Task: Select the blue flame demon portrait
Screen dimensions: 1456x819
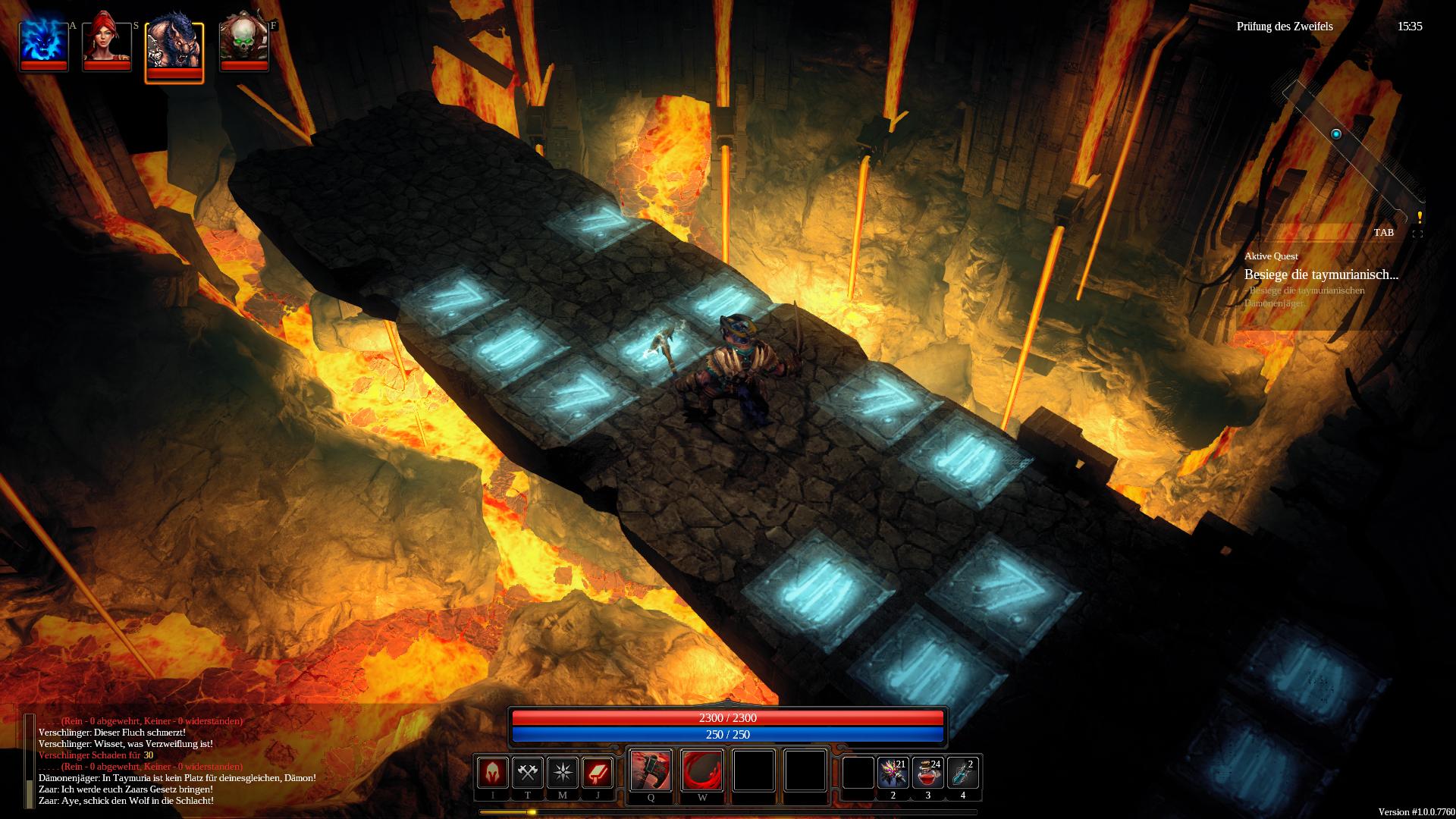Action: tap(43, 40)
